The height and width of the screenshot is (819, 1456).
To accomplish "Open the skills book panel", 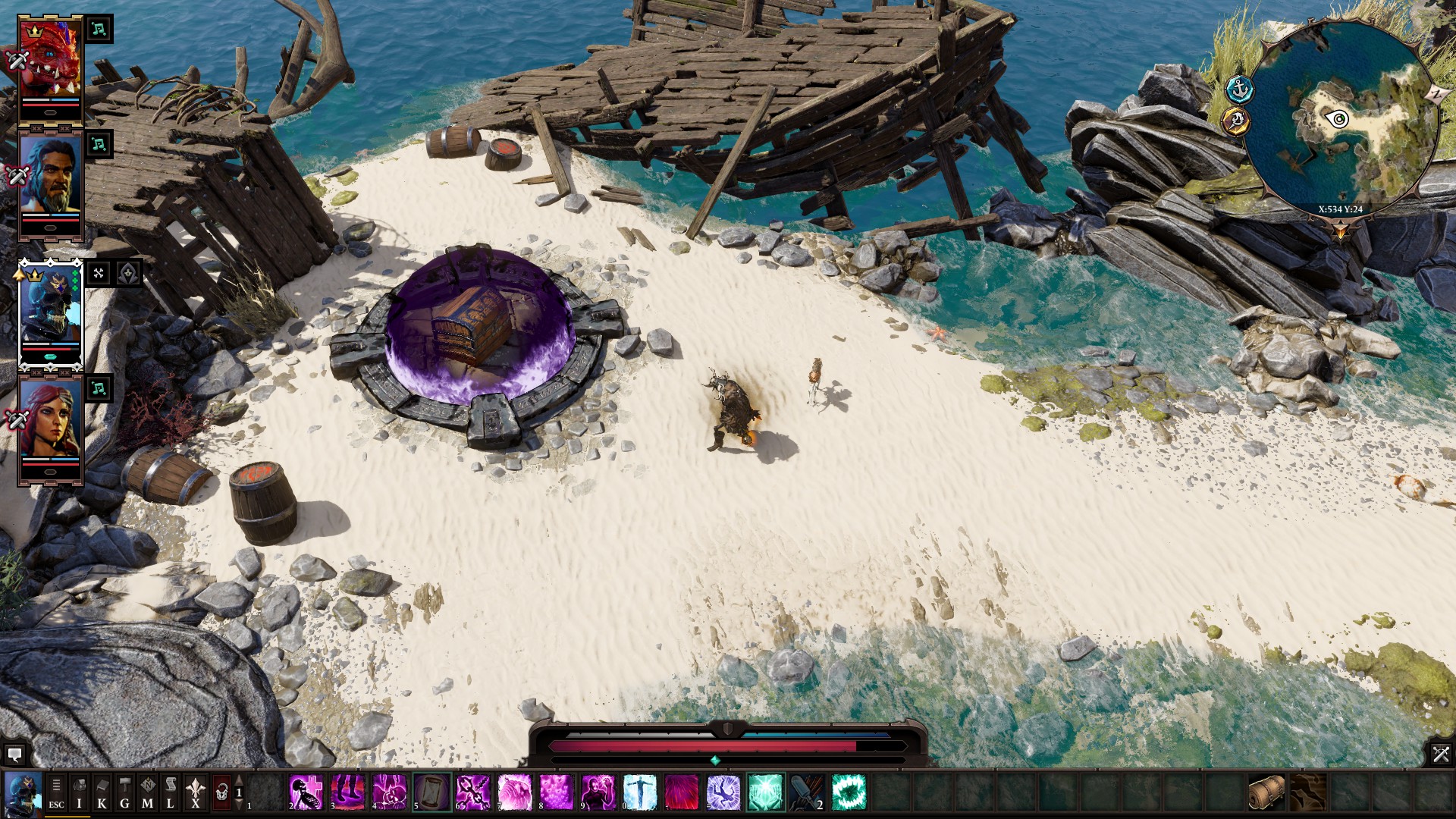I will coord(102,793).
